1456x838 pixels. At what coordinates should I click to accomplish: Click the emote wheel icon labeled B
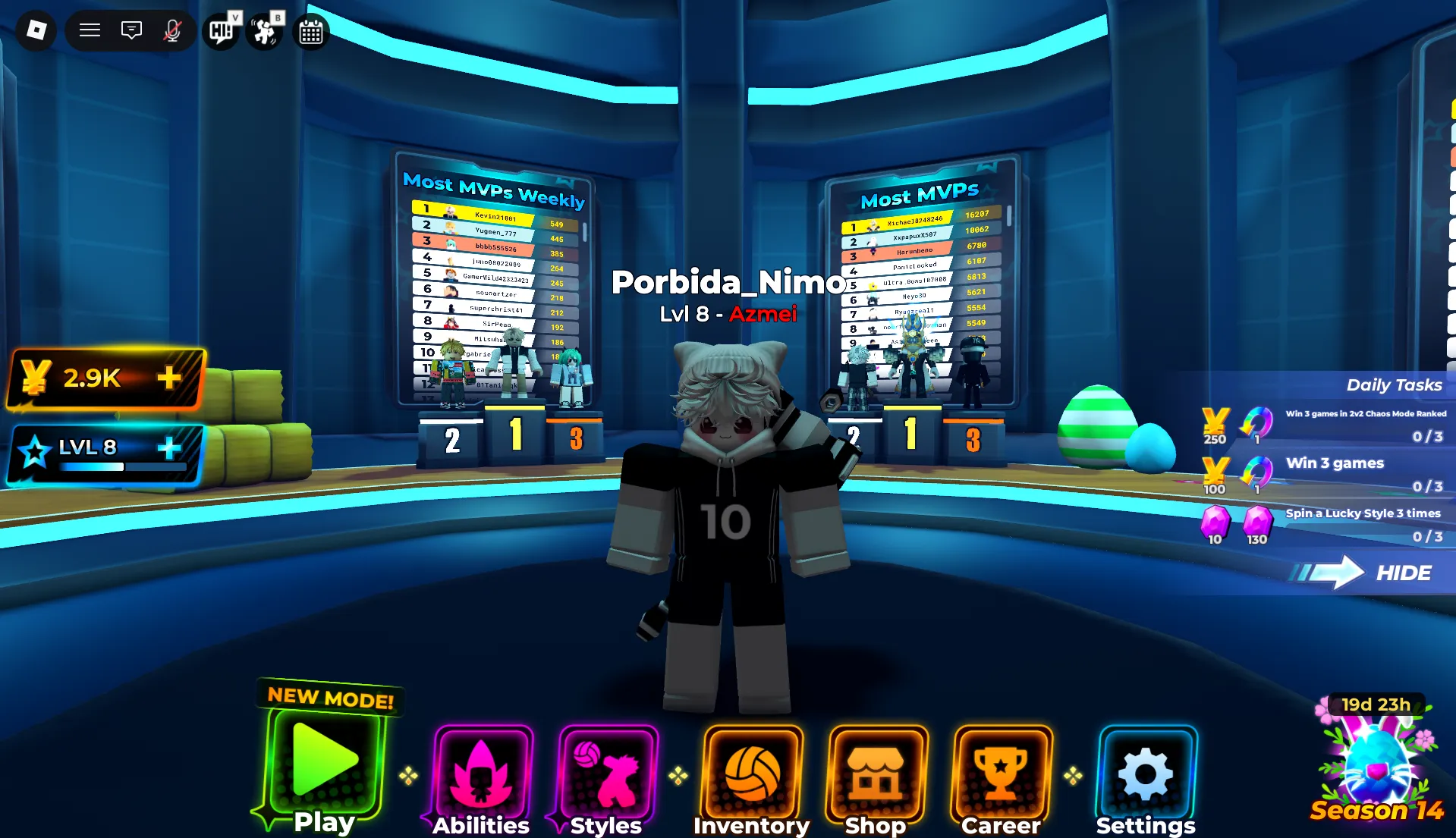tap(263, 31)
